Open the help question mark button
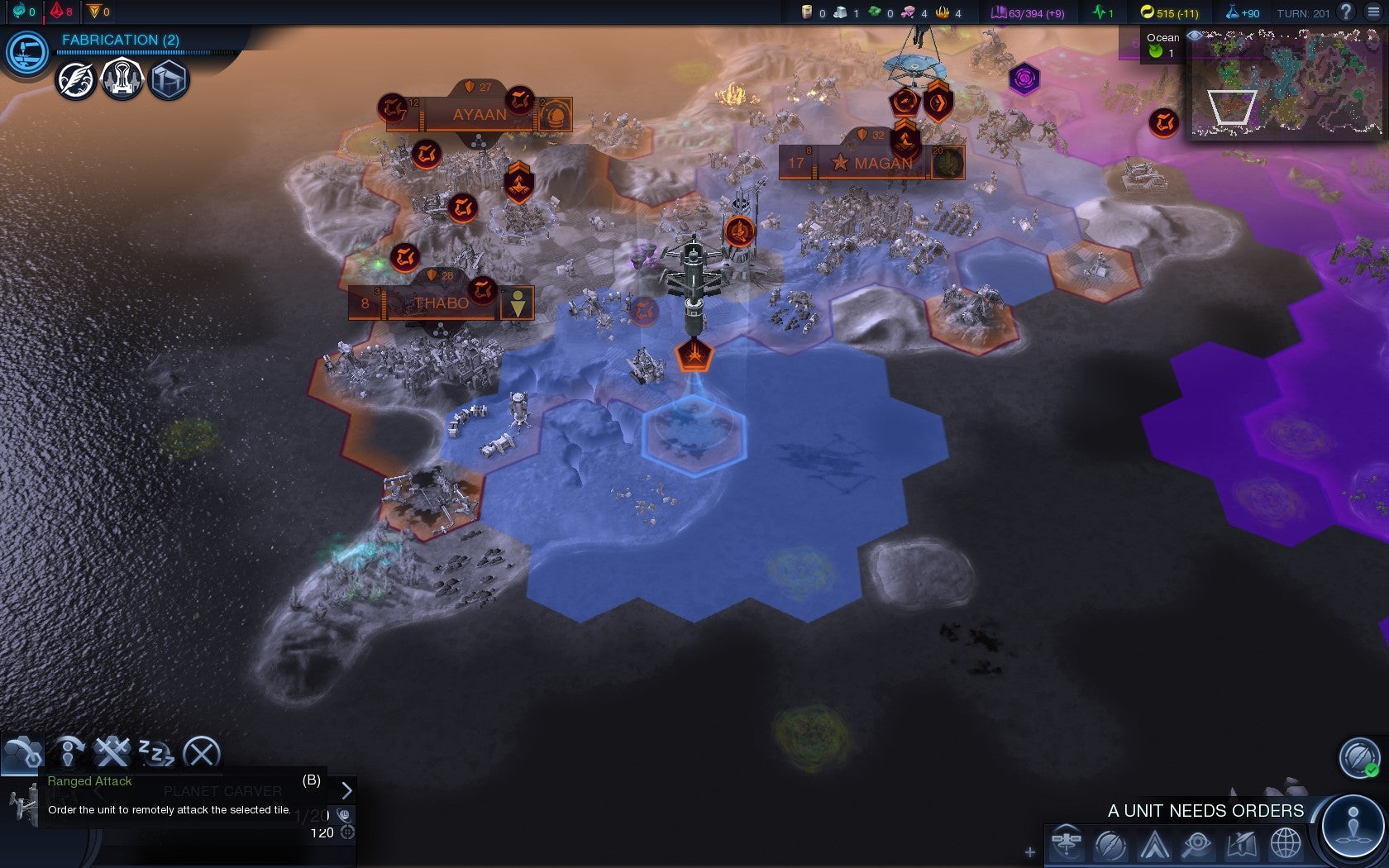 1347,12
